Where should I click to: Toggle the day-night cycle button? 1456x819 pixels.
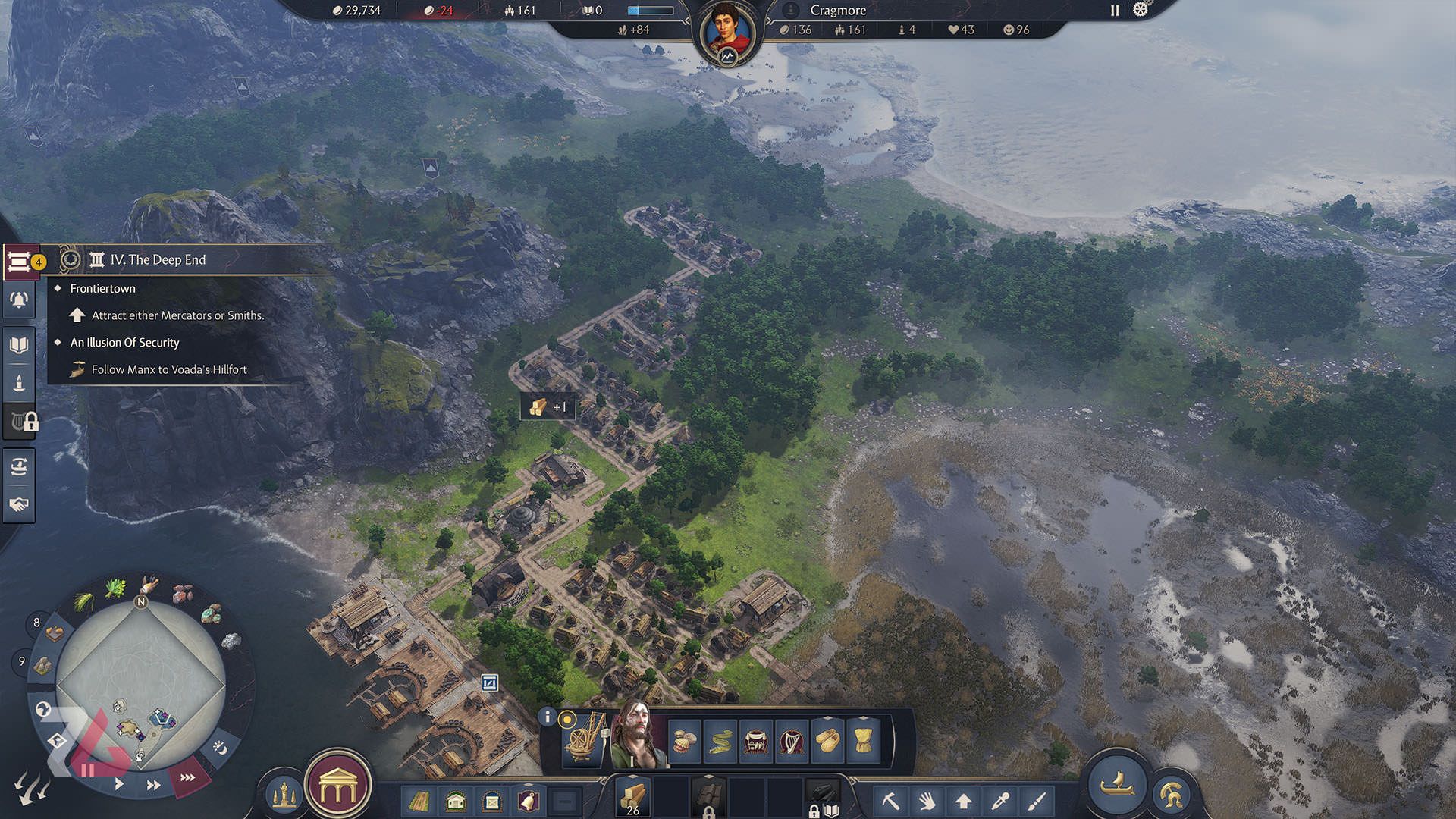(220, 748)
